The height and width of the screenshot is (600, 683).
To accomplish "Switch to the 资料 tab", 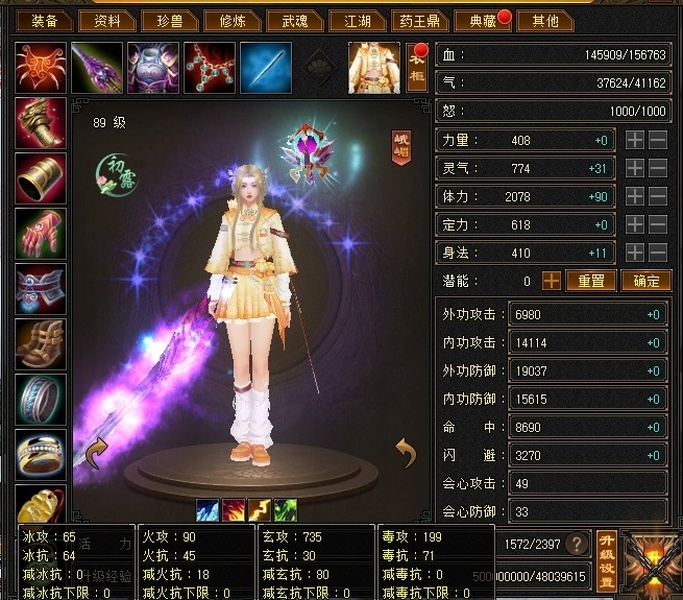I will tap(107, 20).
